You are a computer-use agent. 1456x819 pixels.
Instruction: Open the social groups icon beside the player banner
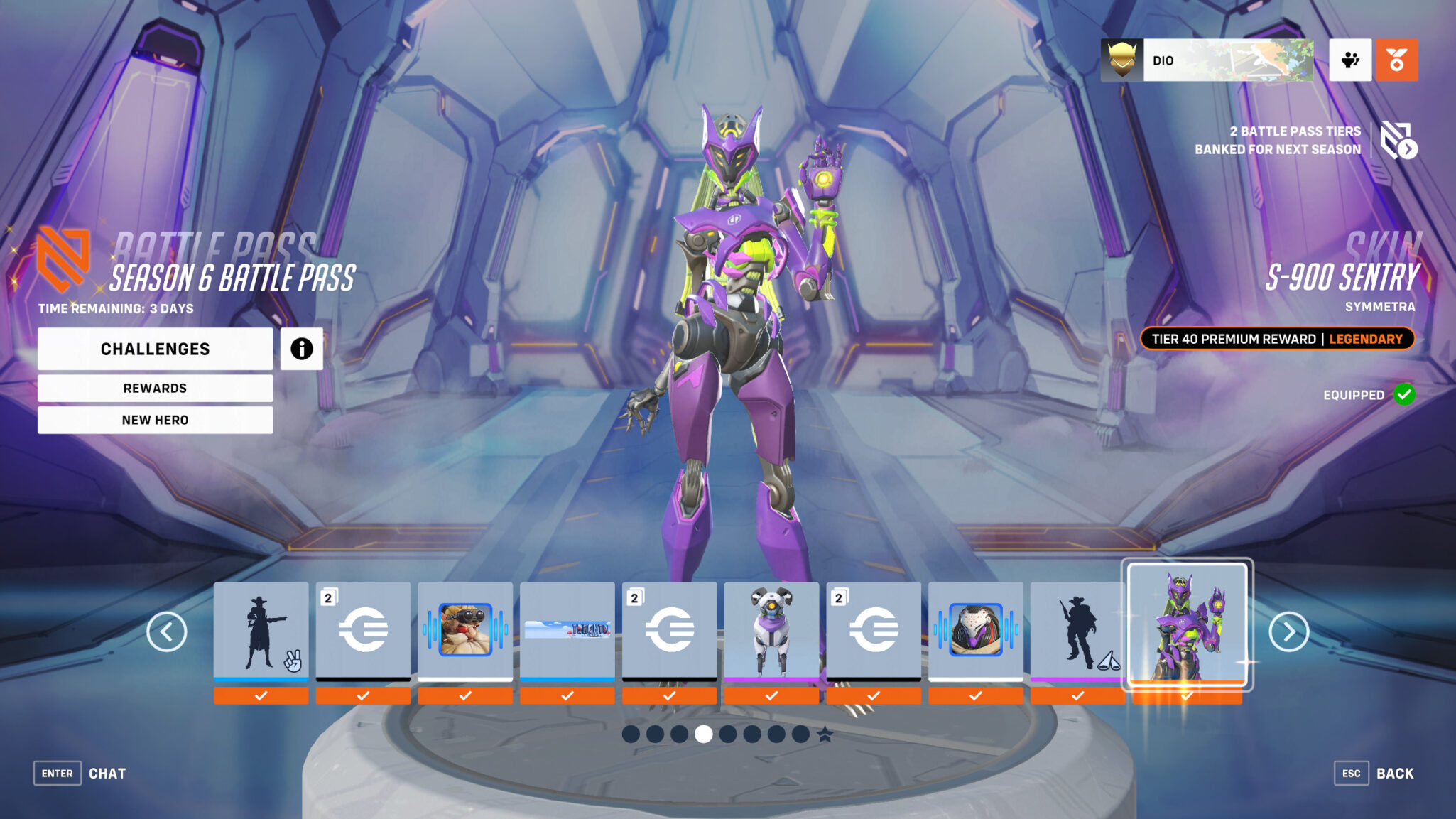(1350, 60)
